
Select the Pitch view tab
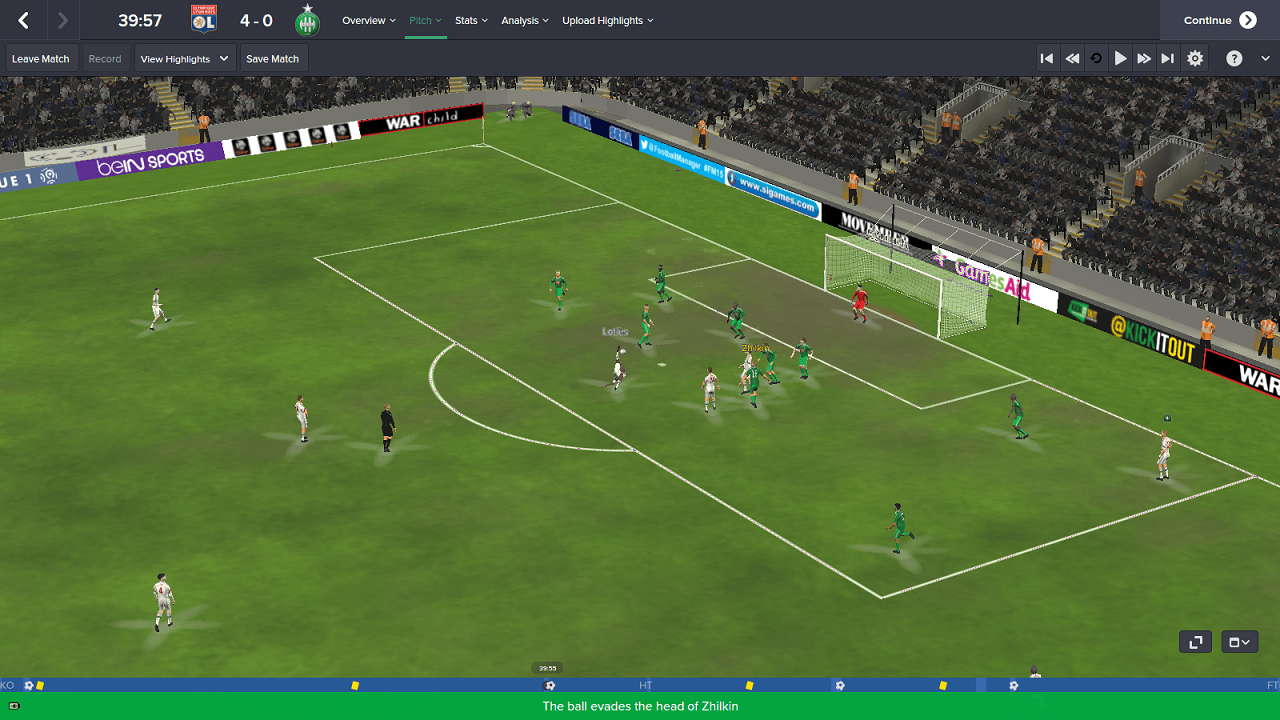(425, 20)
